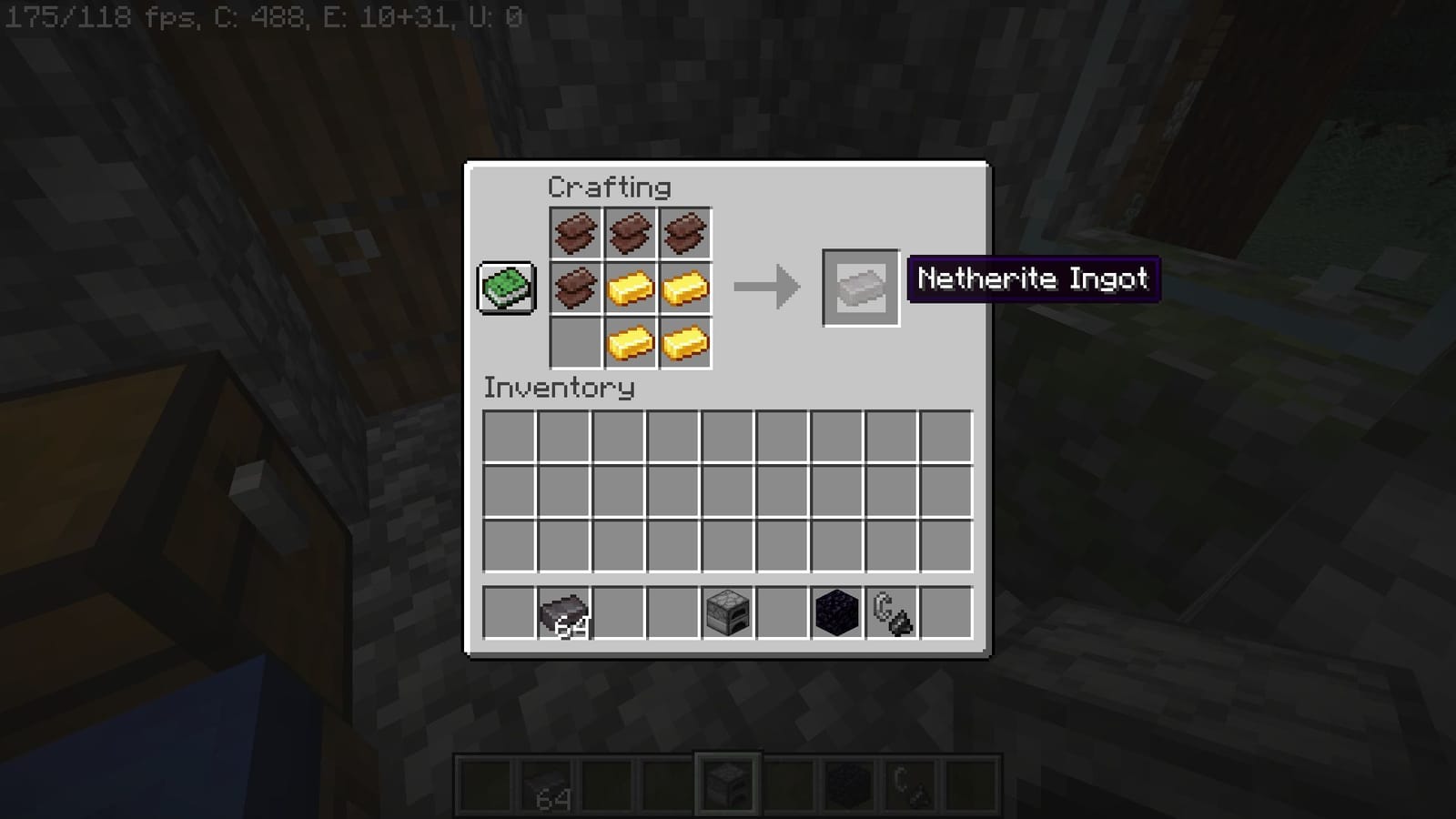Grab the gold ingot in the middle-right crafting slot
Viewport: 1456px width, 819px height.
tap(683, 288)
